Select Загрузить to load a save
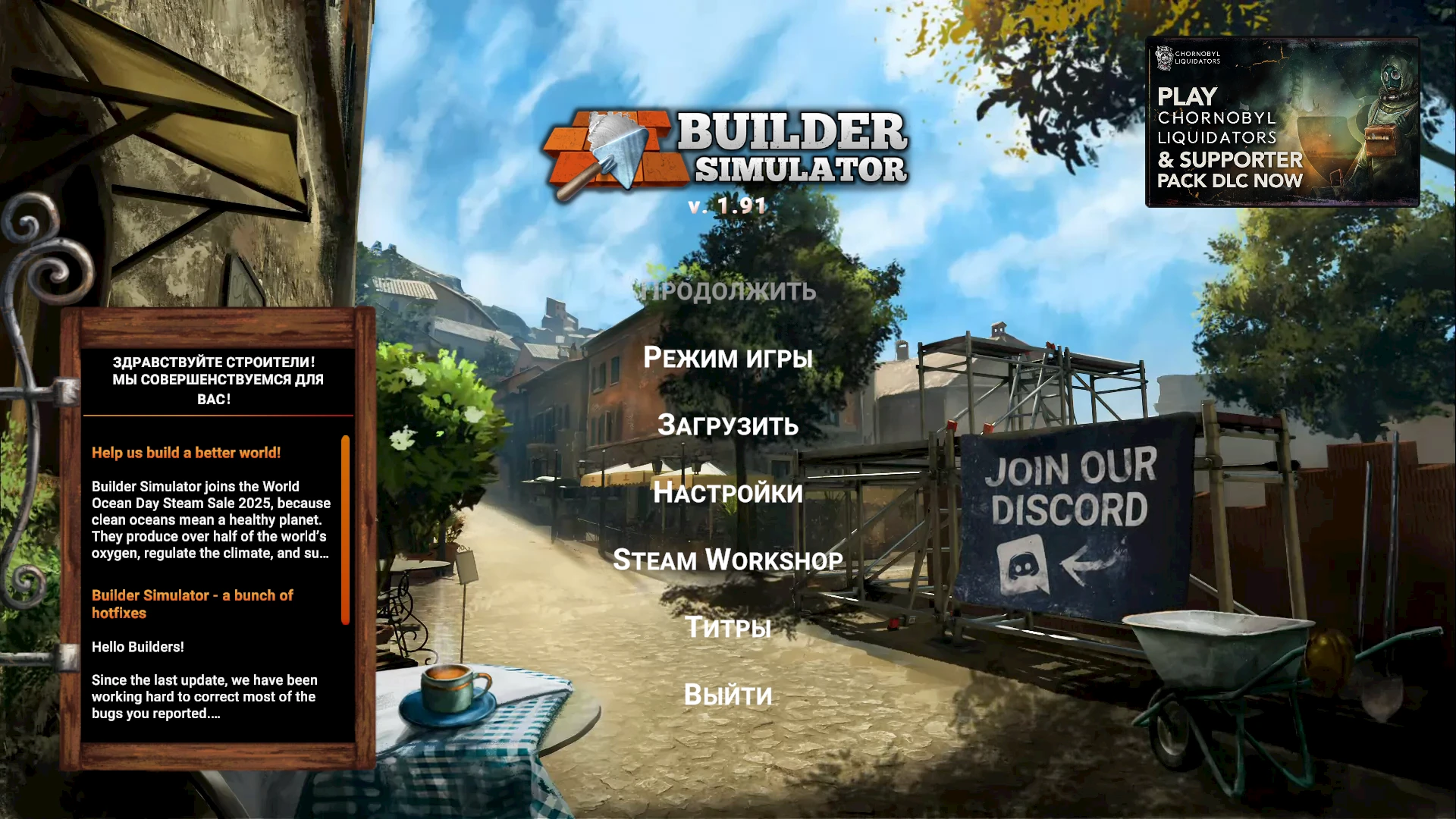Image resolution: width=1456 pixels, height=819 pixels. 728,426
